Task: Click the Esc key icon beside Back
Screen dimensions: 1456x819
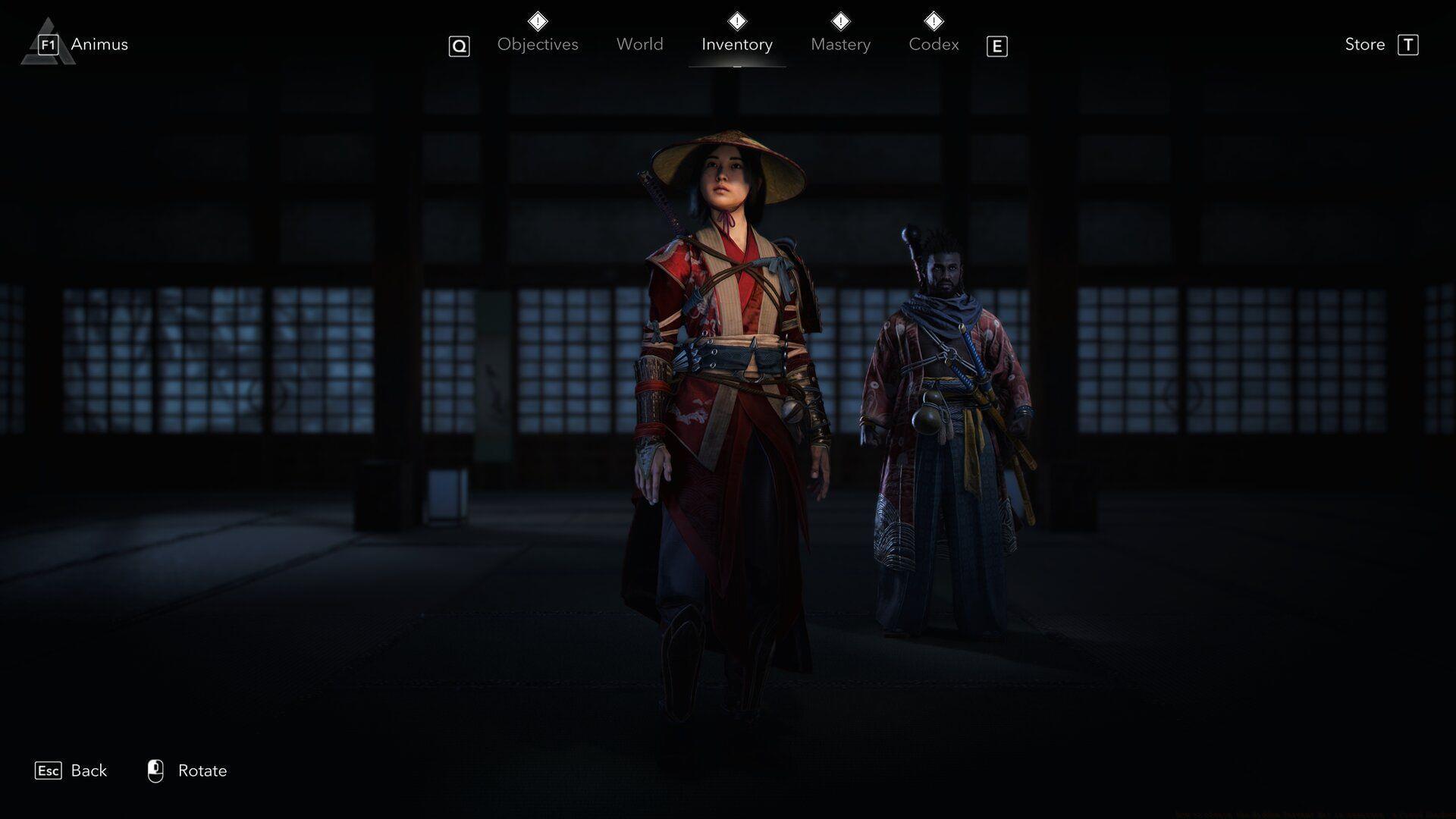Action: click(x=49, y=770)
